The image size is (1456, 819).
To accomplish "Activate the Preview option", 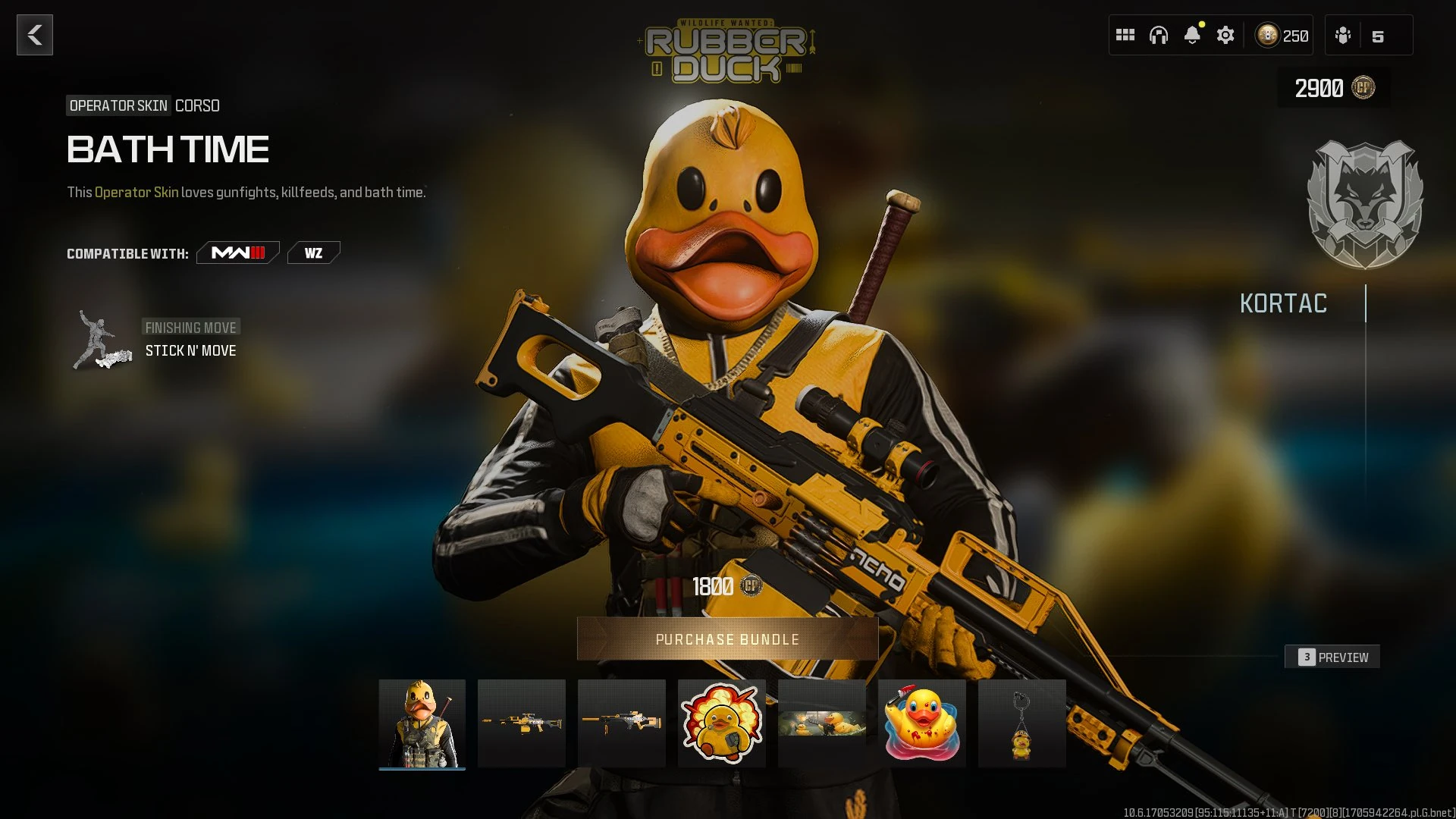I will click(x=1332, y=657).
